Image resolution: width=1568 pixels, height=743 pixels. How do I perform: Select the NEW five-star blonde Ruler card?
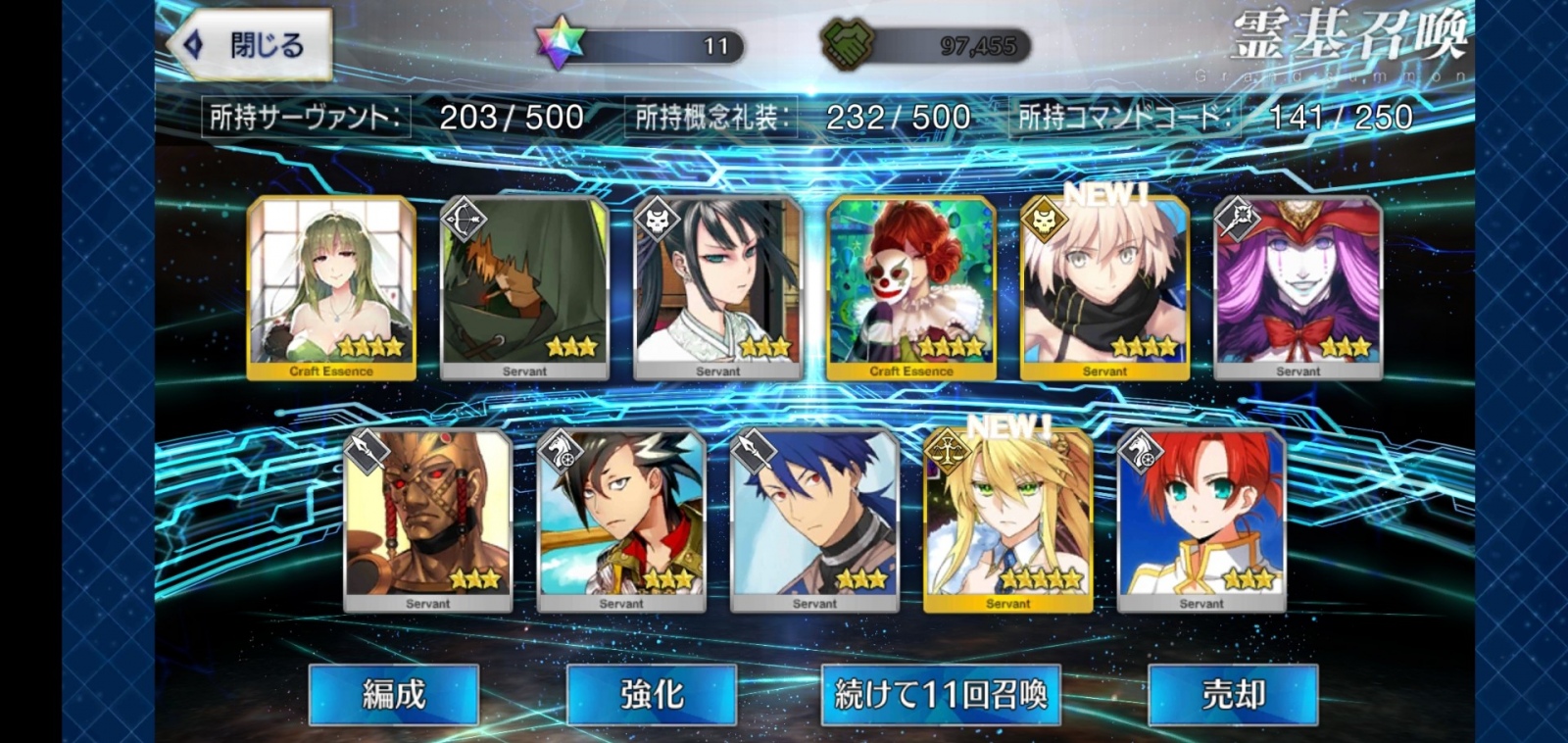(x=1008, y=520)
